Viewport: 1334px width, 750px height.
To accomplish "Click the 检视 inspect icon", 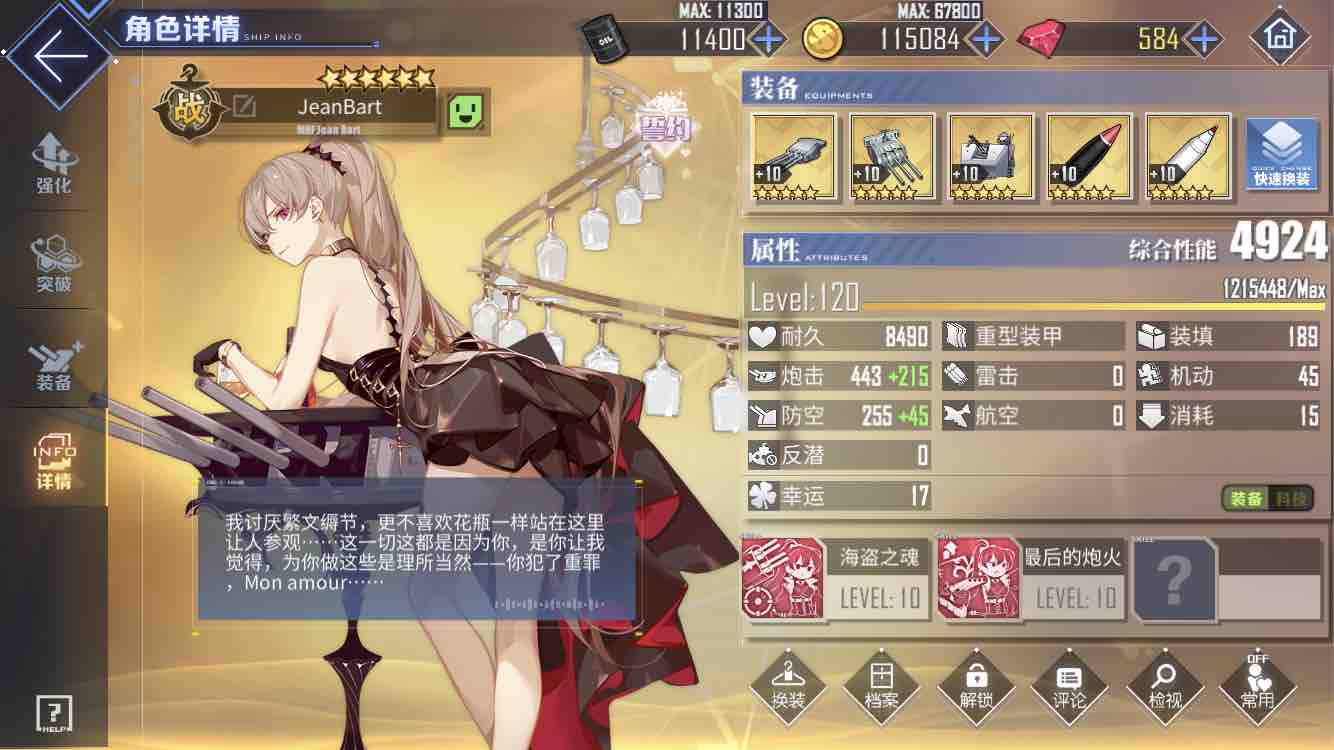I will click(x=1163, y=687).
